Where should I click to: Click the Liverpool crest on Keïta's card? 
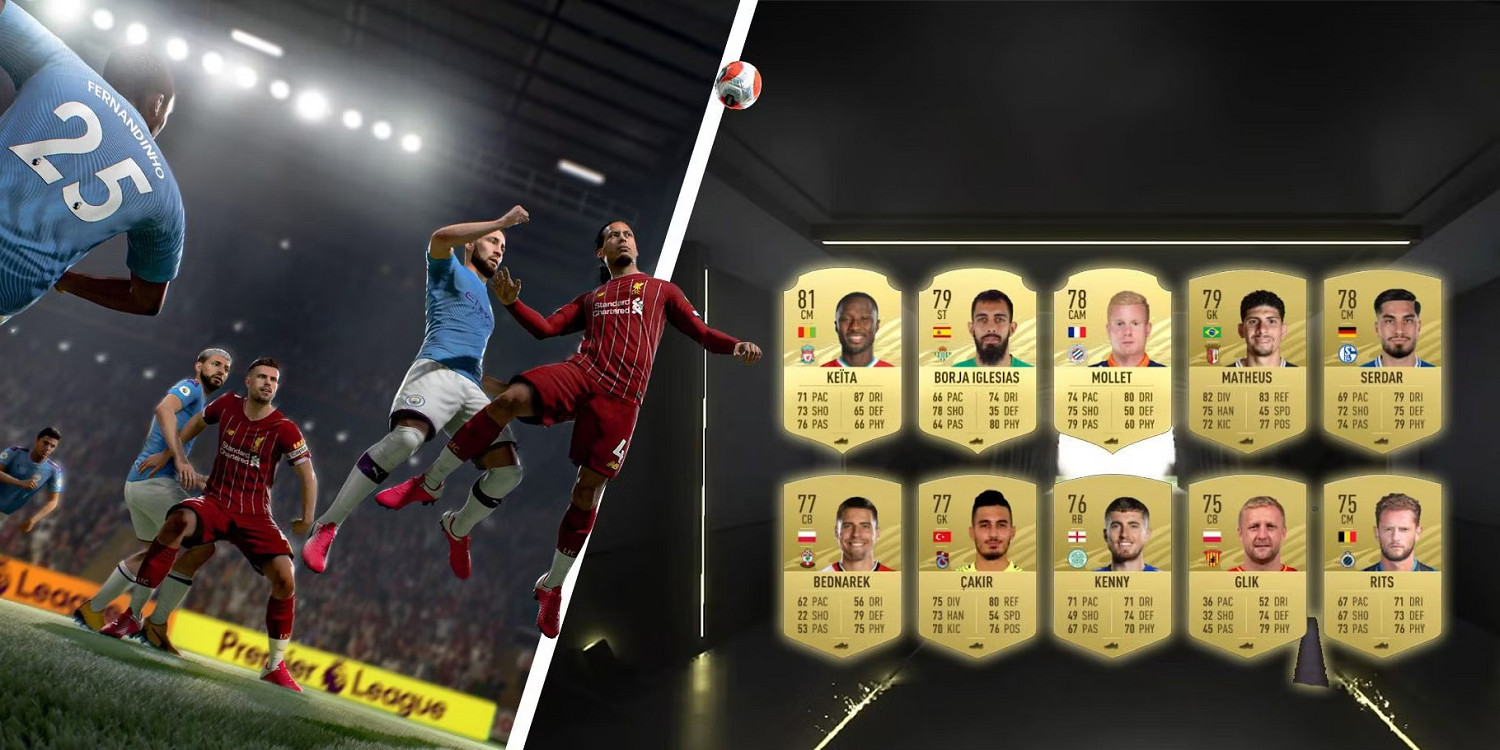[x=807, y=353]
